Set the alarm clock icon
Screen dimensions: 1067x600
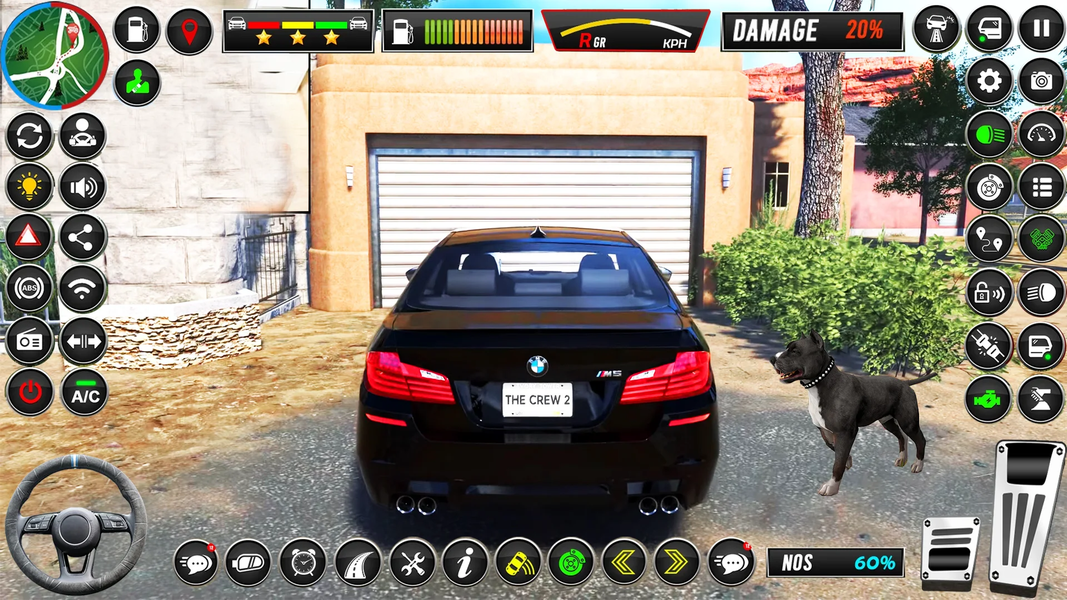[x=302, y=562]
